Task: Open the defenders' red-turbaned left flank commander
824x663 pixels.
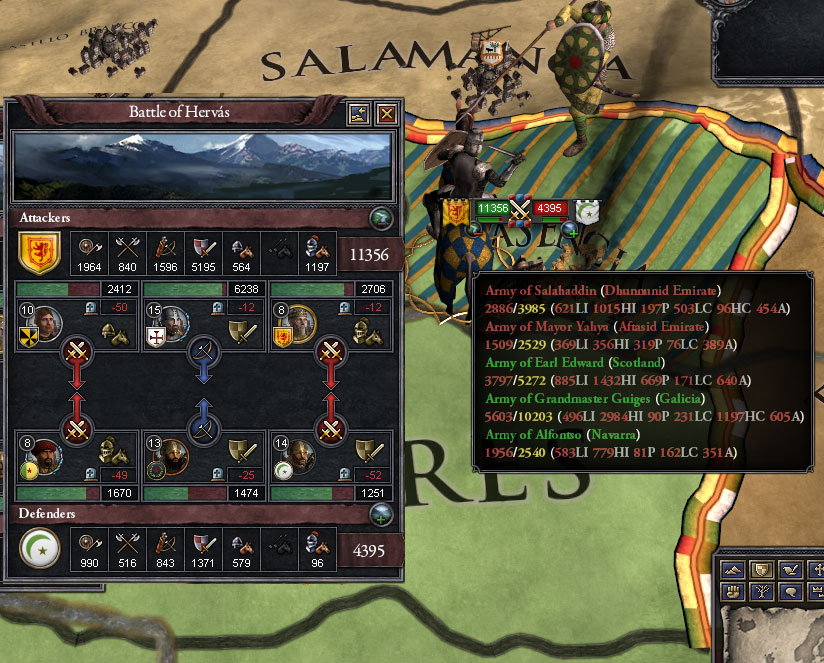Action: [x=45, y=459]
